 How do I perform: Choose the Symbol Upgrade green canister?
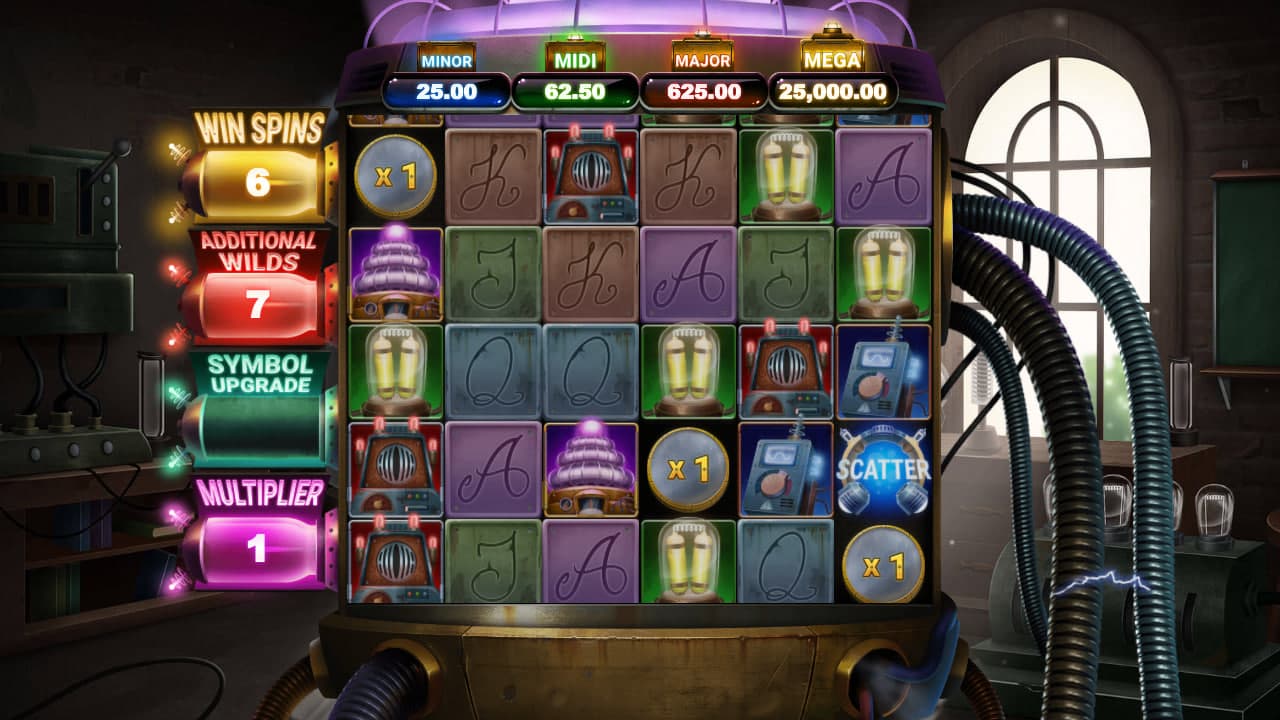[258, 426]
